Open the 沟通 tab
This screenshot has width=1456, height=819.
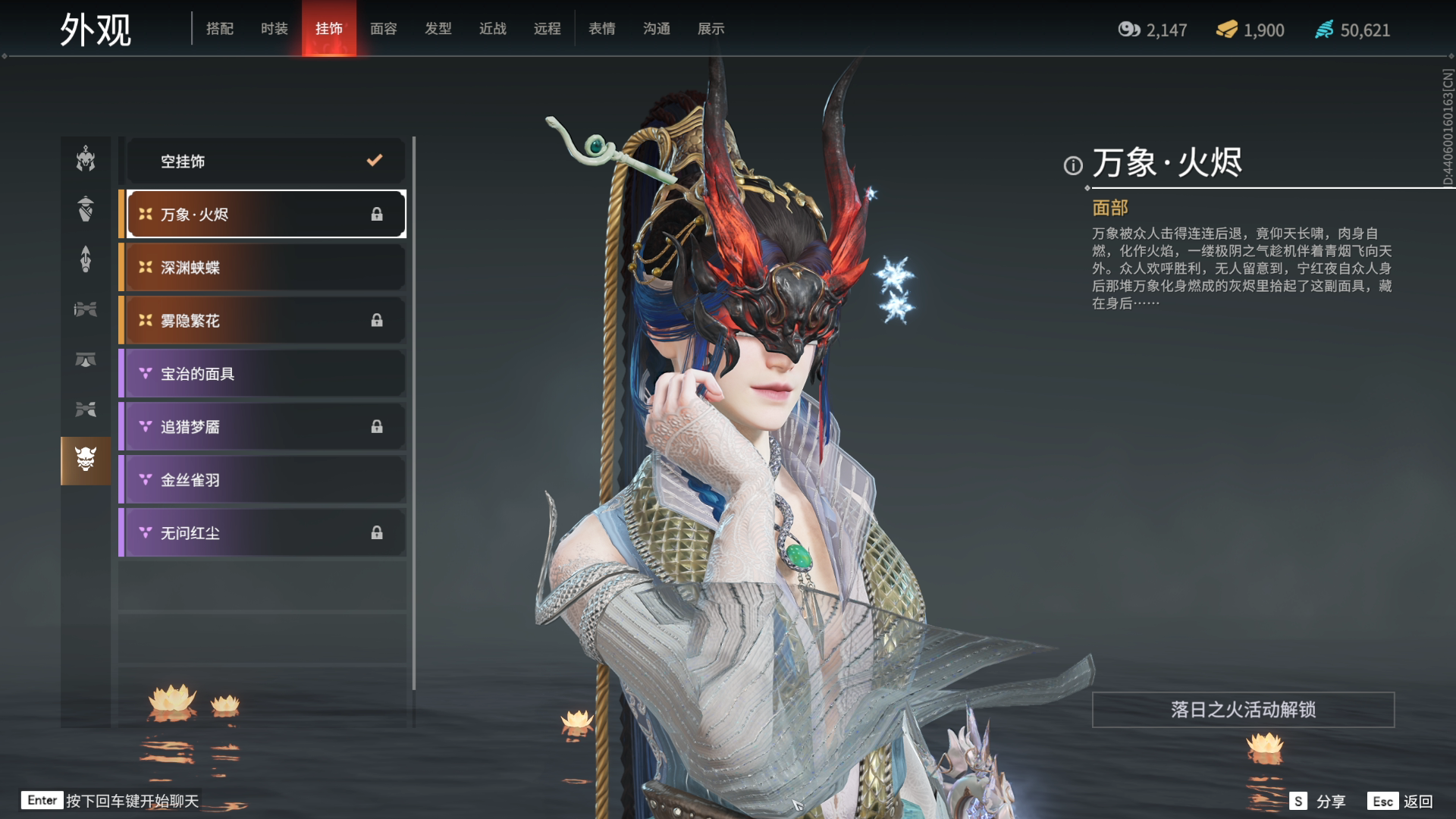(x=656, y=29)
